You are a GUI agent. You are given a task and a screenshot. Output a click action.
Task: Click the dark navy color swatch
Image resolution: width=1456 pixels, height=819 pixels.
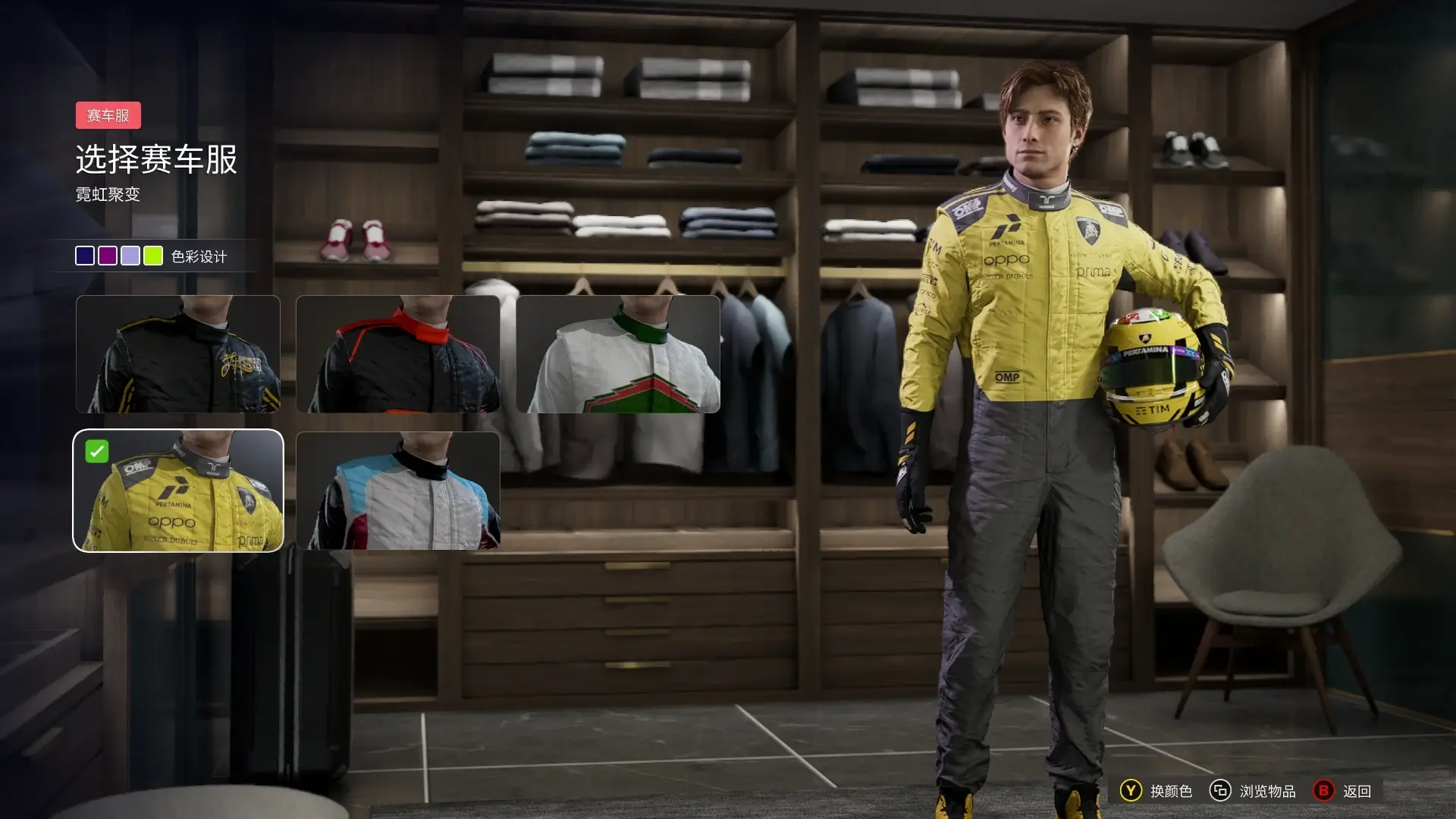tap(85, 256)
